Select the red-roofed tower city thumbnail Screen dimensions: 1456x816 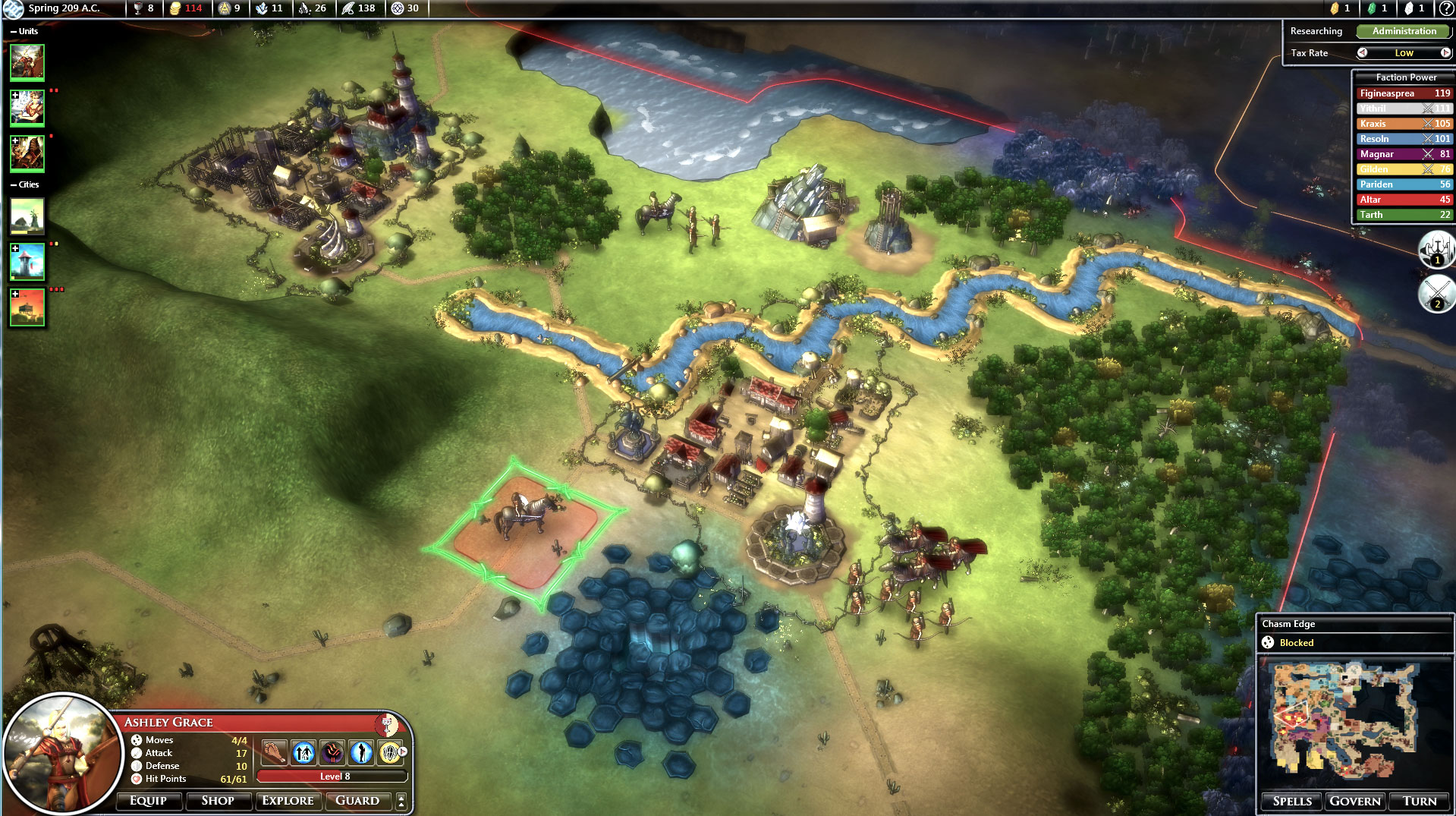pos(27,262)
